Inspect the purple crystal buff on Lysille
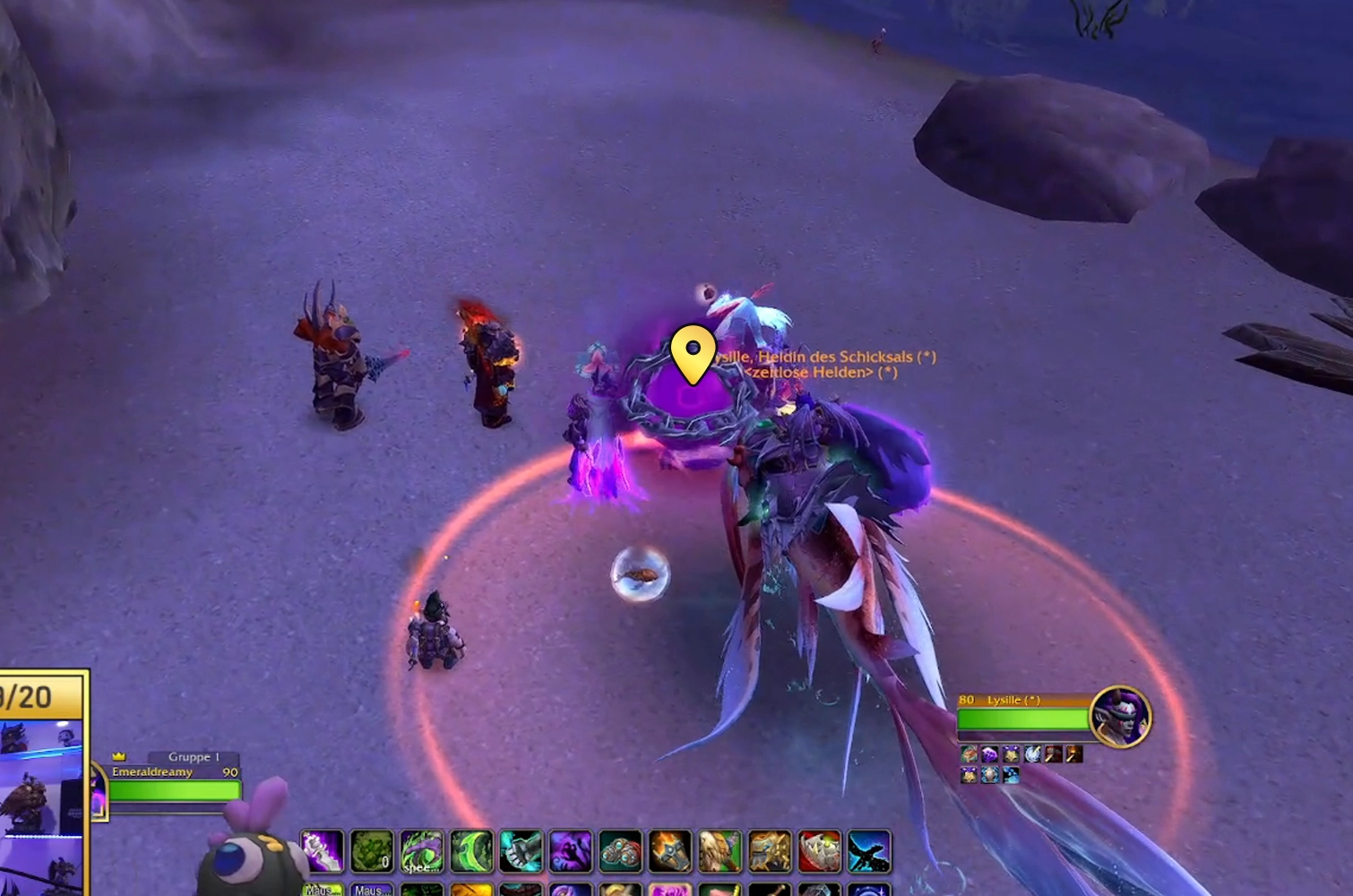 pos(990,754)
